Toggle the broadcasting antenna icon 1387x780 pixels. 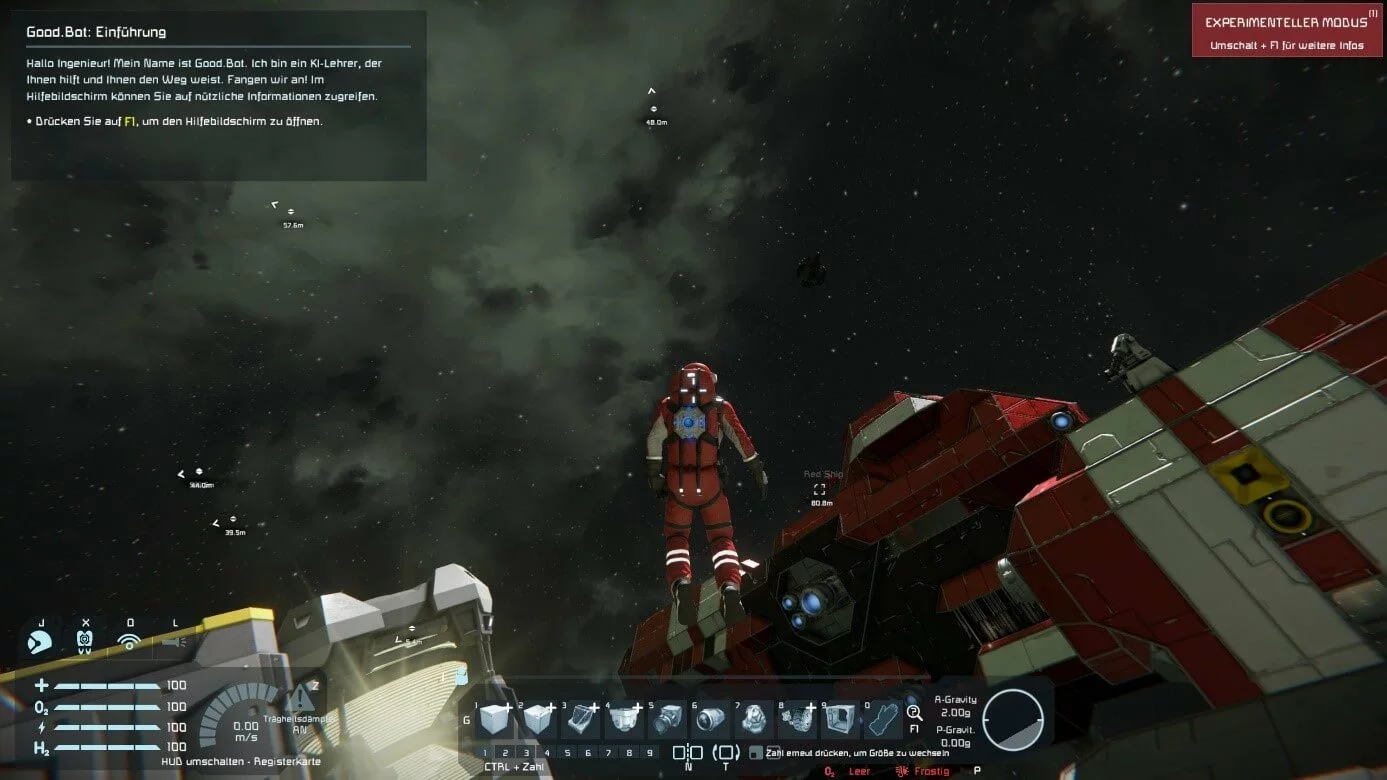click(129, 641)
